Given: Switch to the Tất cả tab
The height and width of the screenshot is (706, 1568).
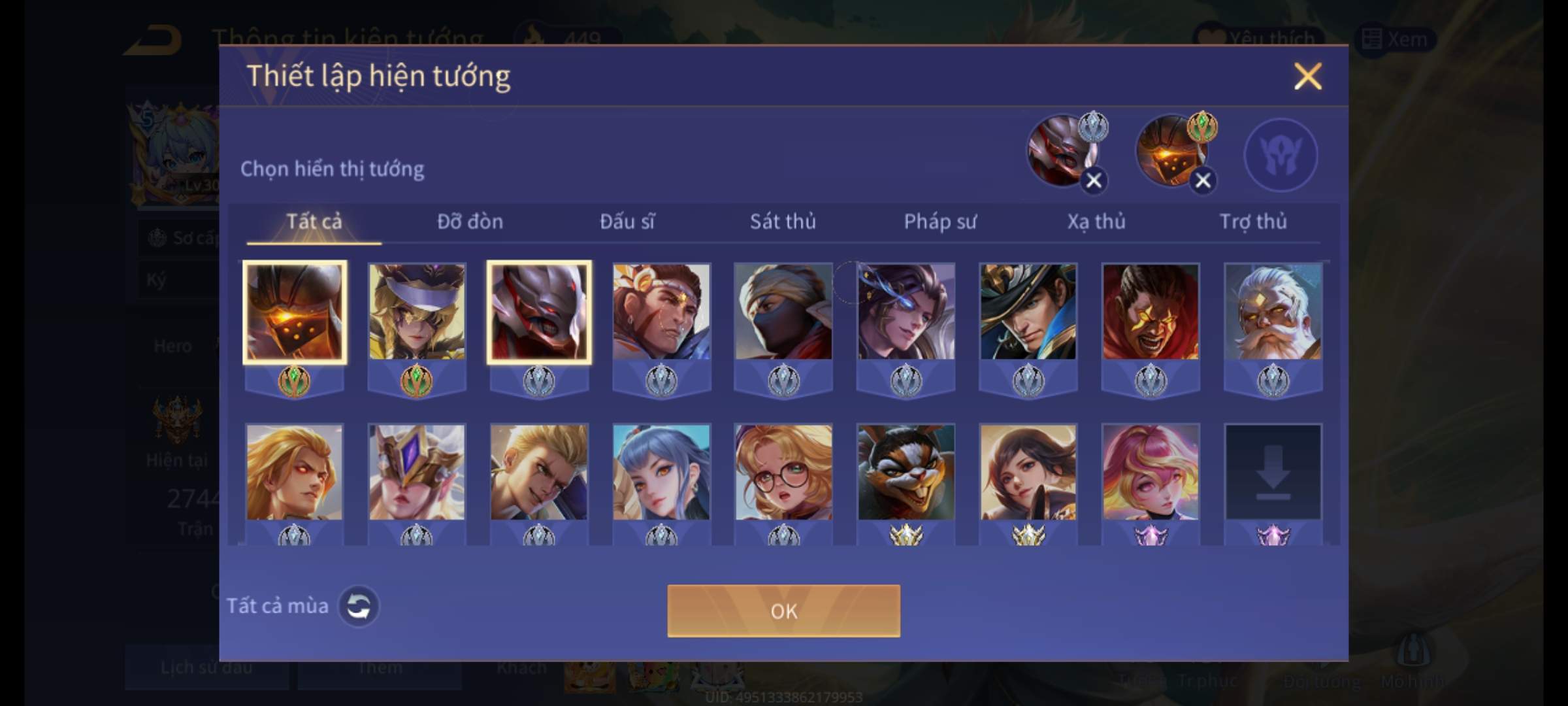Looking at the screenshot, I should point(314,222).
